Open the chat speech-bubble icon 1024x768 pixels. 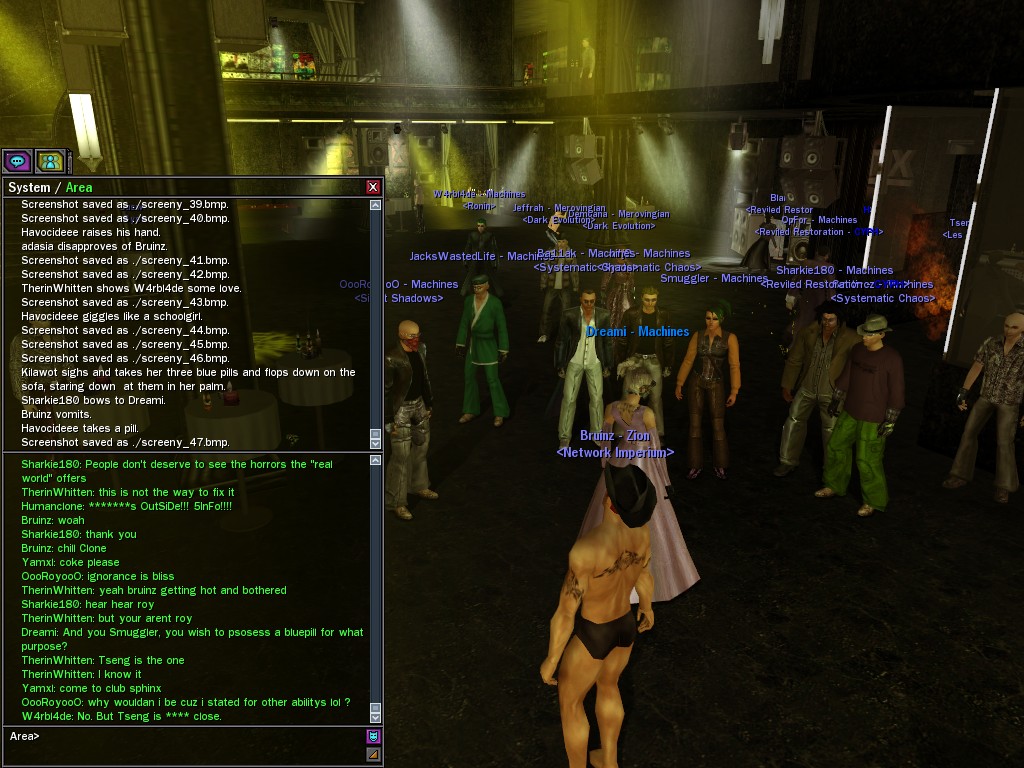coord(17,161)
